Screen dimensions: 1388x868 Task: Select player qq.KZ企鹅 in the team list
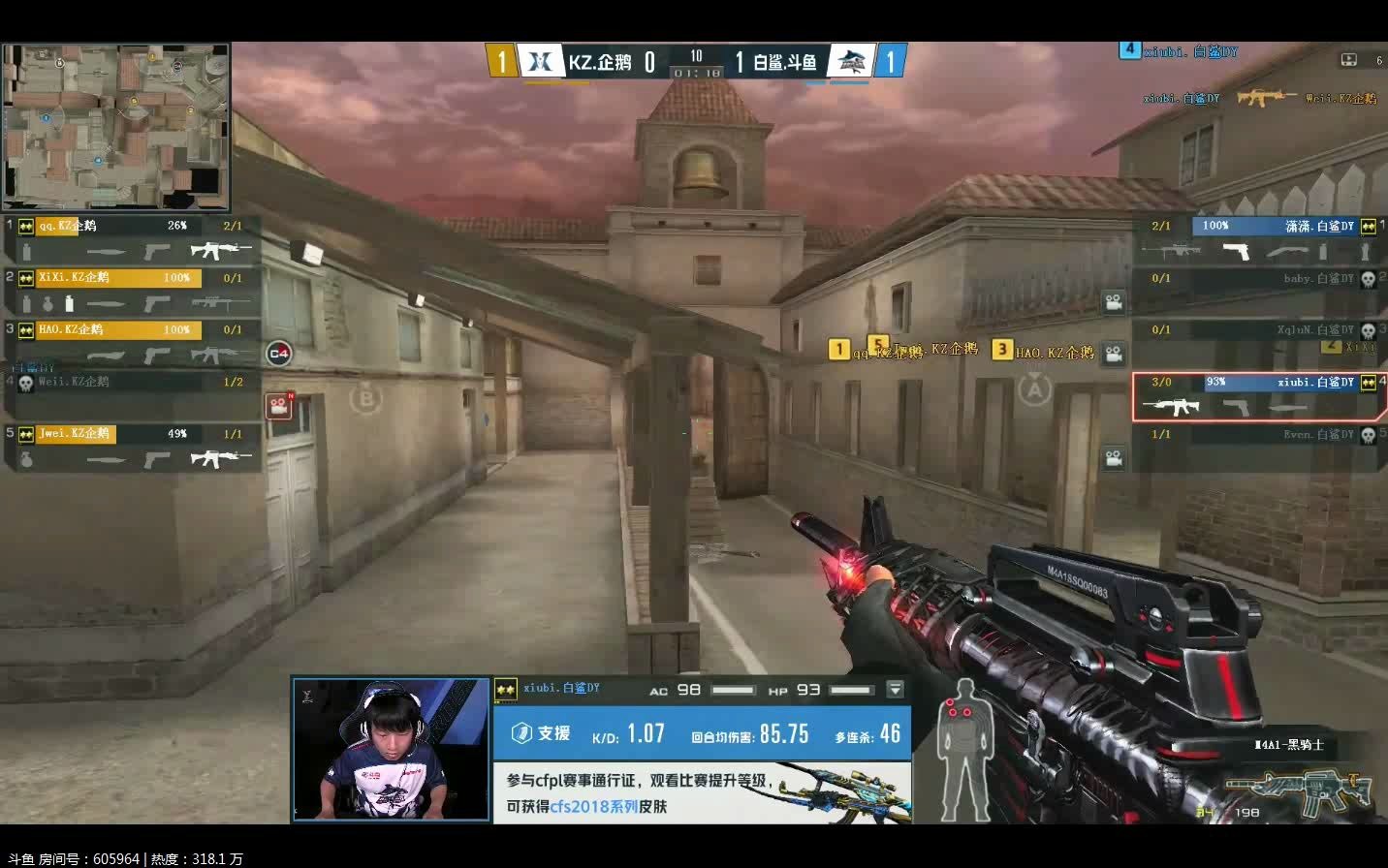point(133,239)
